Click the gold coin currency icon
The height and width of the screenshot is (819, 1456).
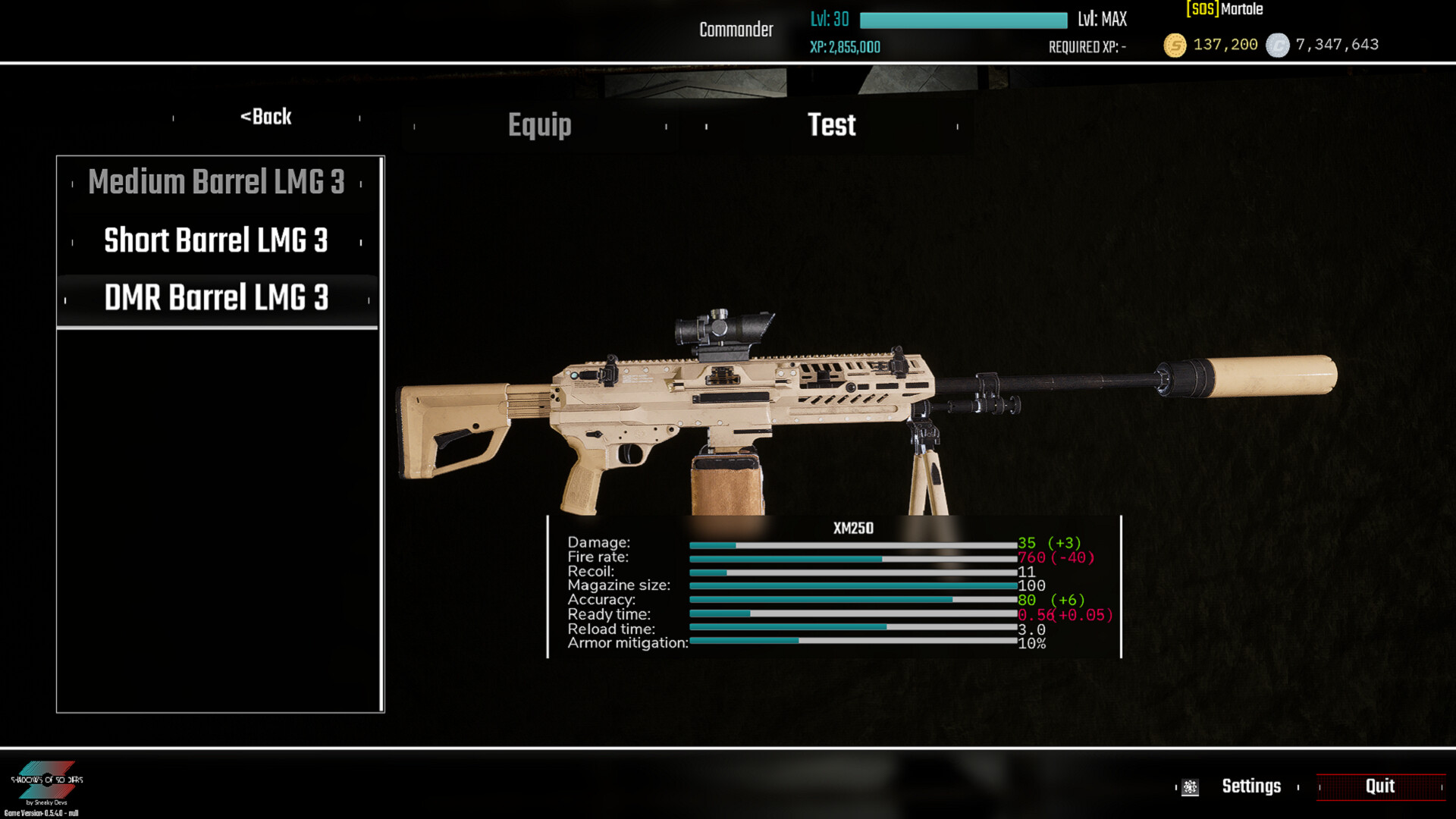tap(1175, 45)
